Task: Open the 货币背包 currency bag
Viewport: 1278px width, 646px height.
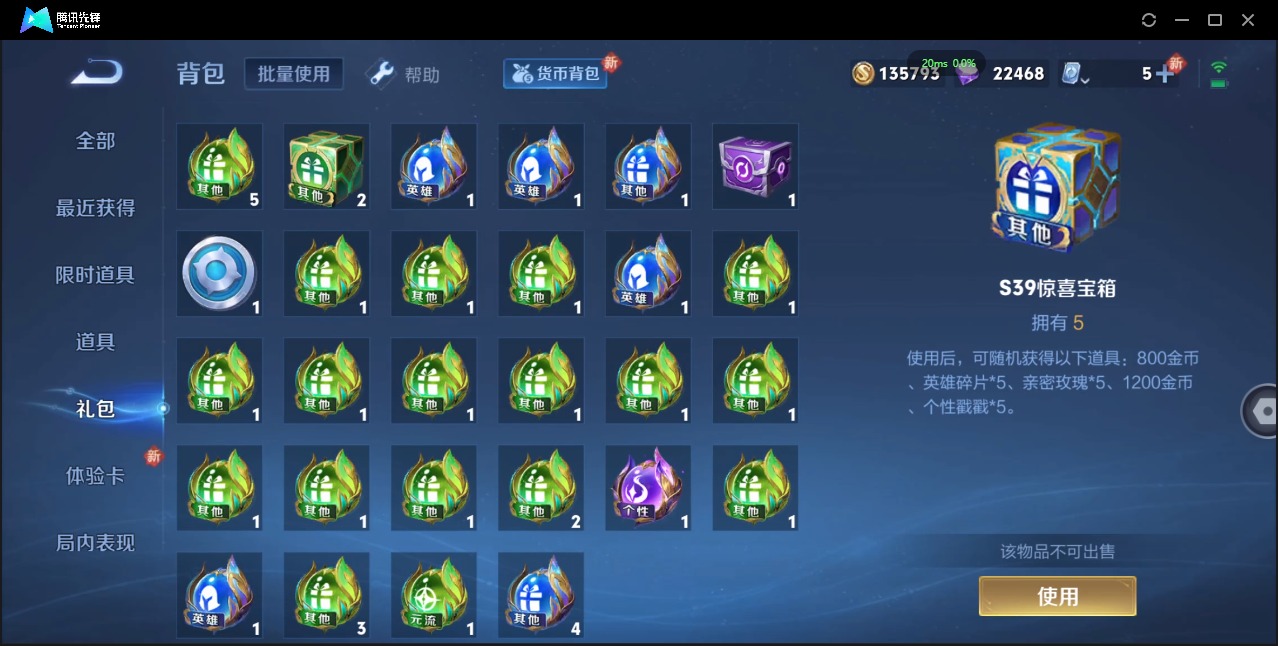Action: 556,74
